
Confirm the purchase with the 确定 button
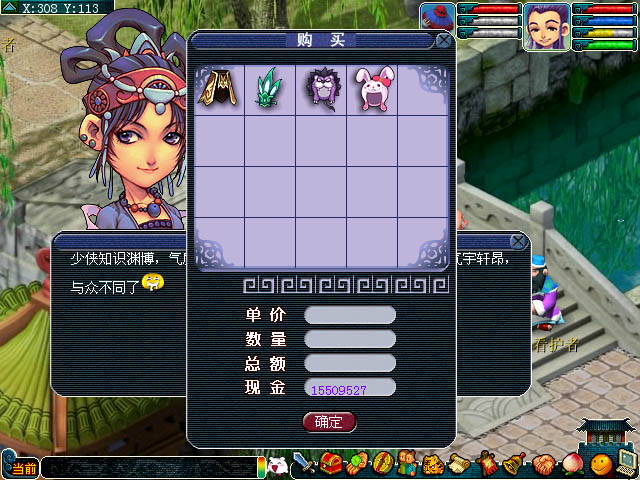pyautogui.click(x=329, y=422)
